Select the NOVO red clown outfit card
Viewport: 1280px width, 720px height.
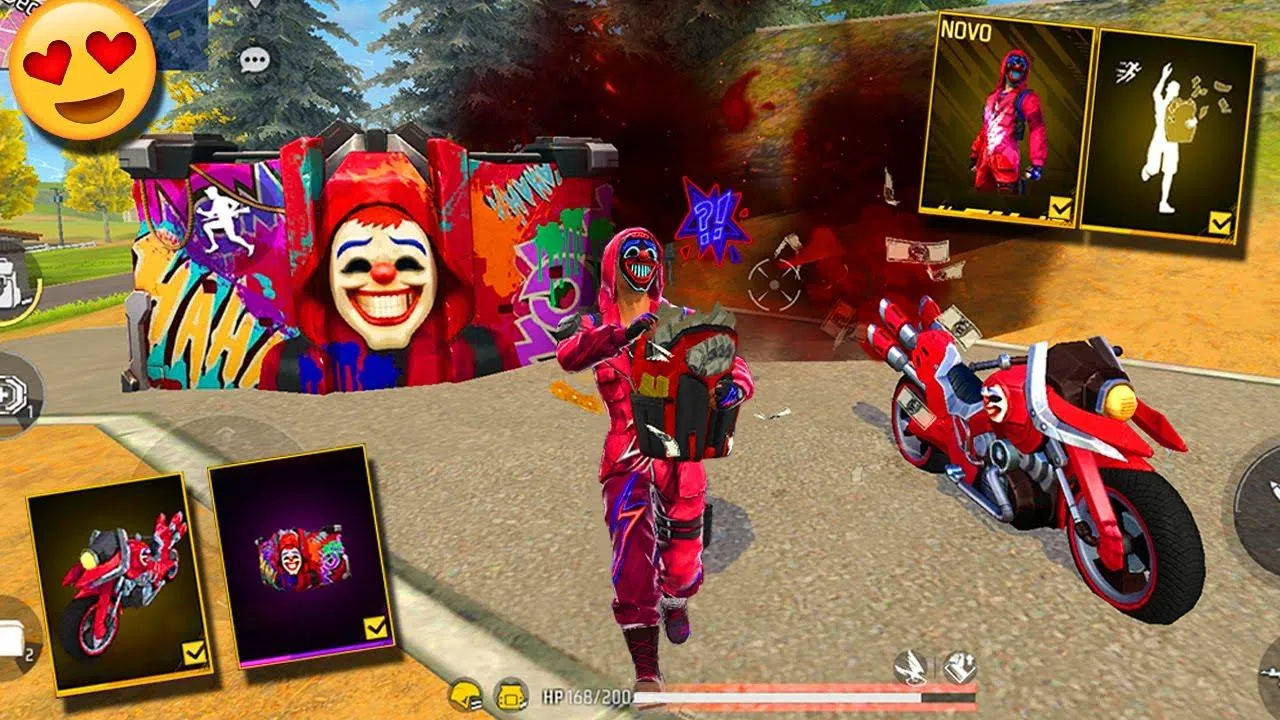click(1006, 118)
